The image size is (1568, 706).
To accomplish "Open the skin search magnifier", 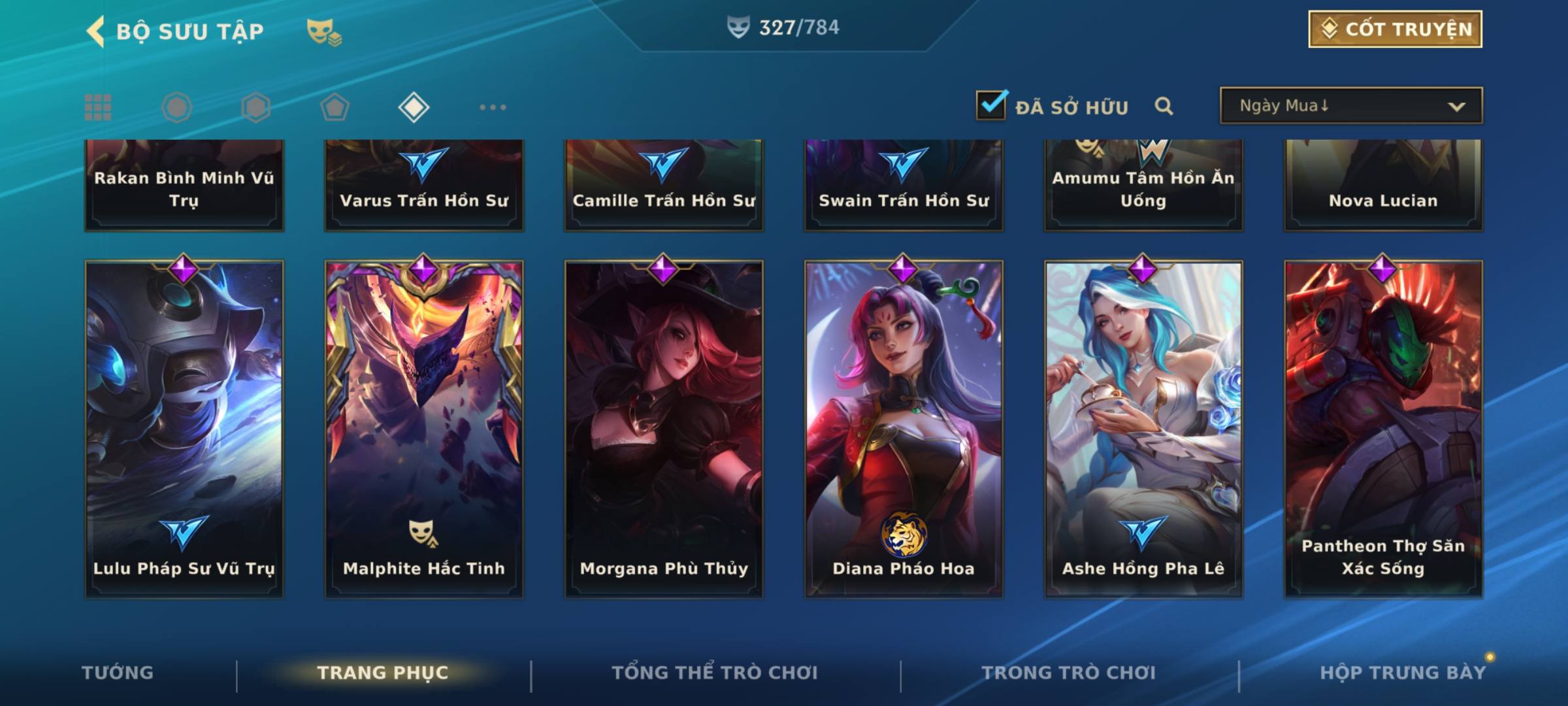I will pos(1164,106).
